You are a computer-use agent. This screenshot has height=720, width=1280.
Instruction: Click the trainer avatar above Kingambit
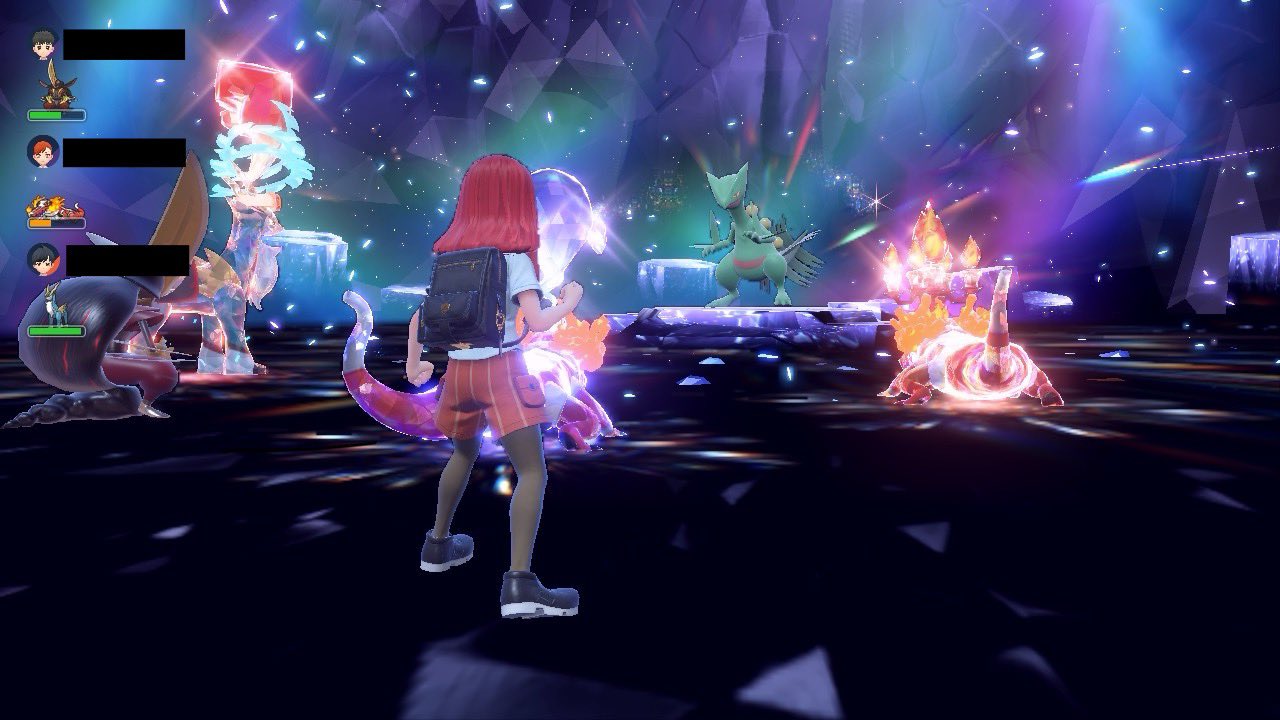click(x=45, y=43)
